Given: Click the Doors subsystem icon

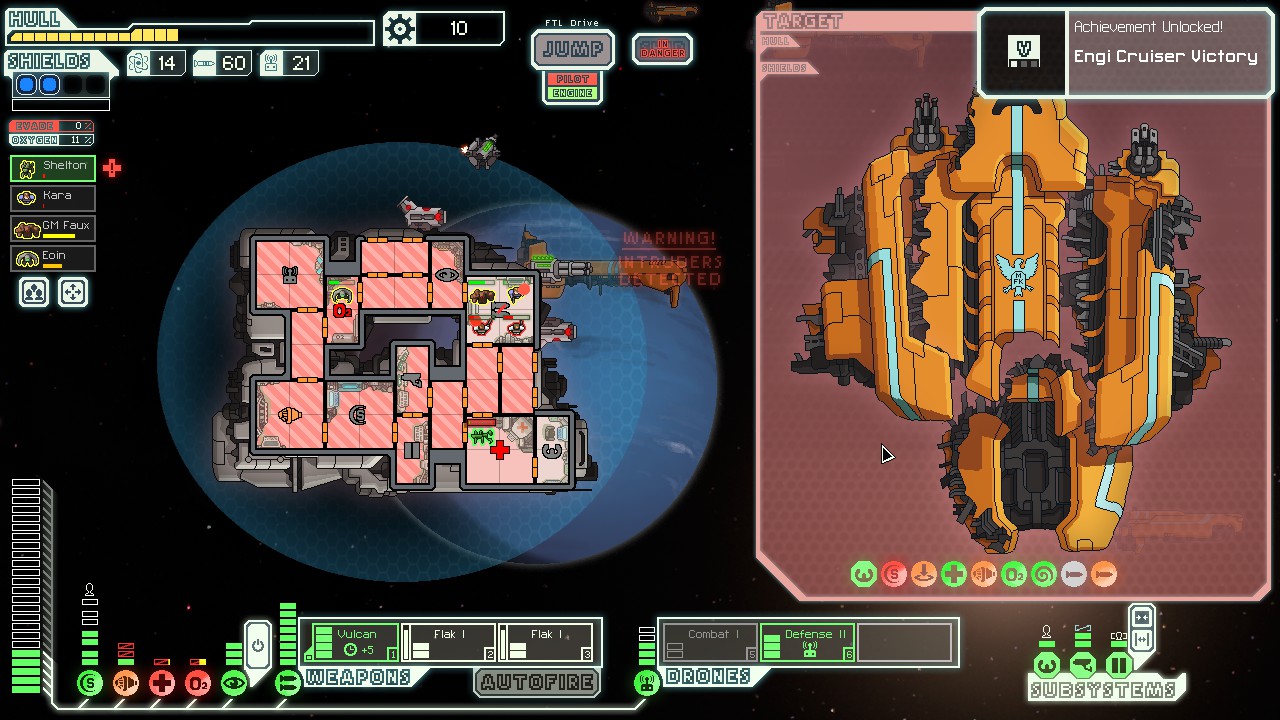Looking at the screenshot, I should click(1119, 666).
